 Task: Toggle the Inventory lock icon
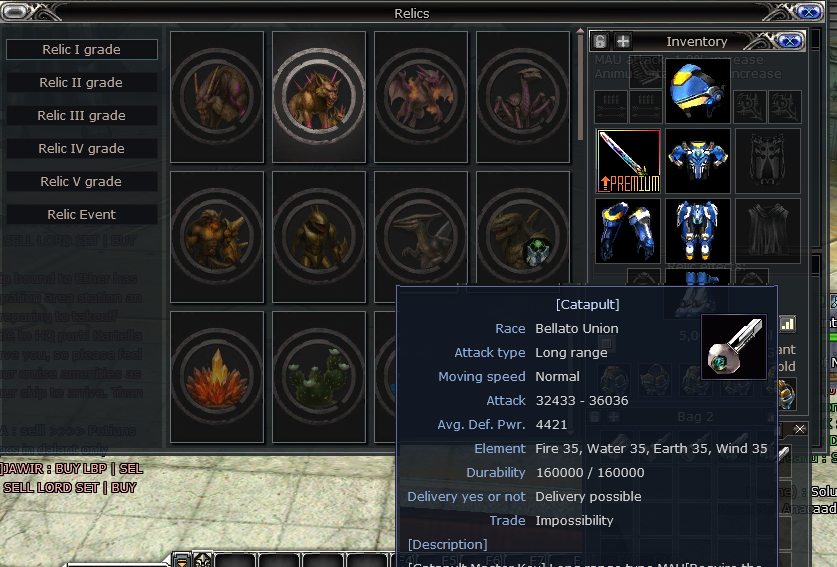(600, 41)
